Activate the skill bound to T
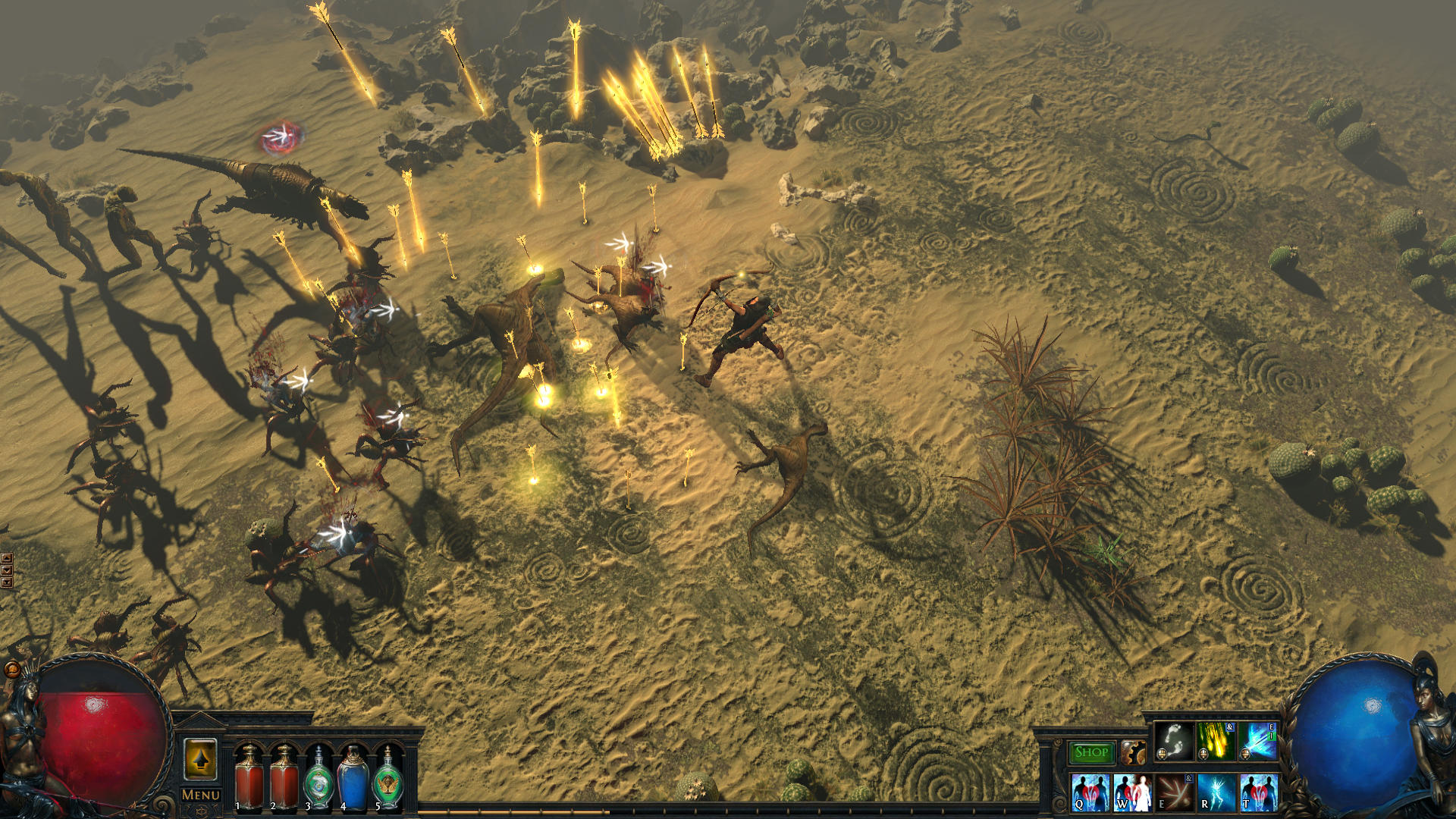1456x819 pixels. (x=1260, y=792)
